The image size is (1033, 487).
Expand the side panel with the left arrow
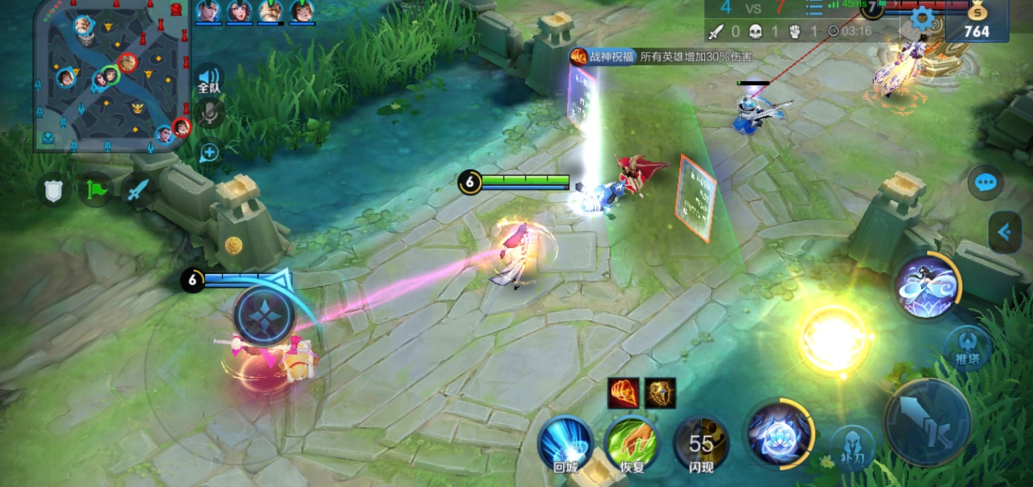point(1004,233)
